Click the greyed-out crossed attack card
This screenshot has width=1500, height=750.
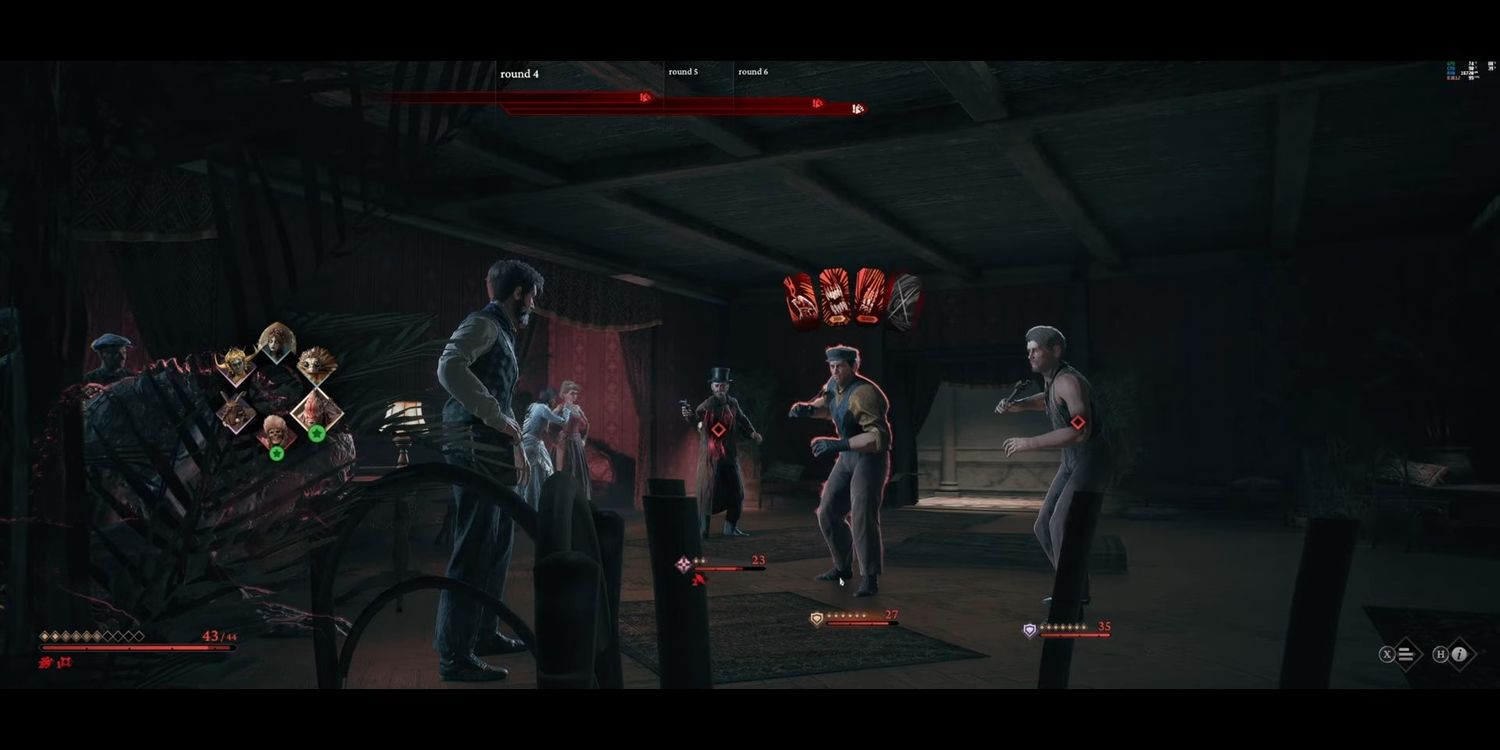[903, 300]
